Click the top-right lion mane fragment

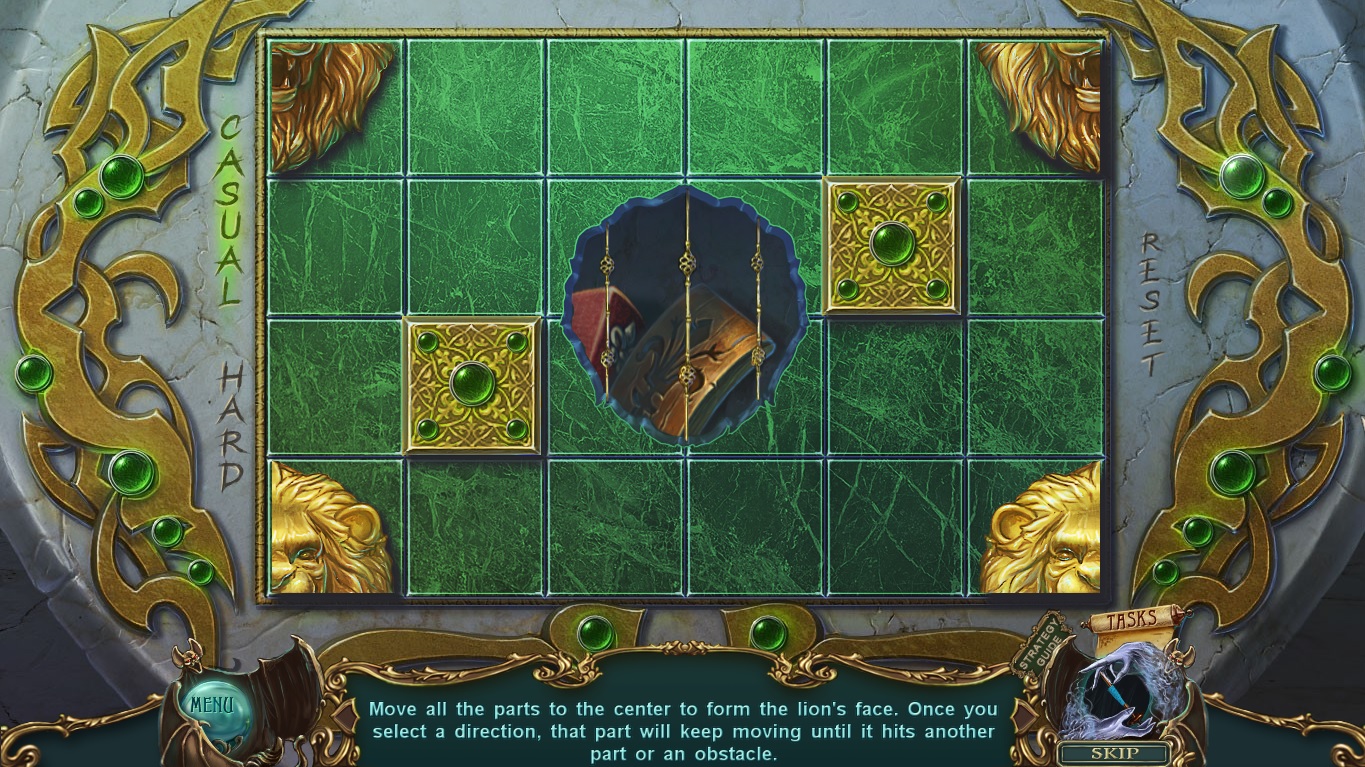[1040, 105]
